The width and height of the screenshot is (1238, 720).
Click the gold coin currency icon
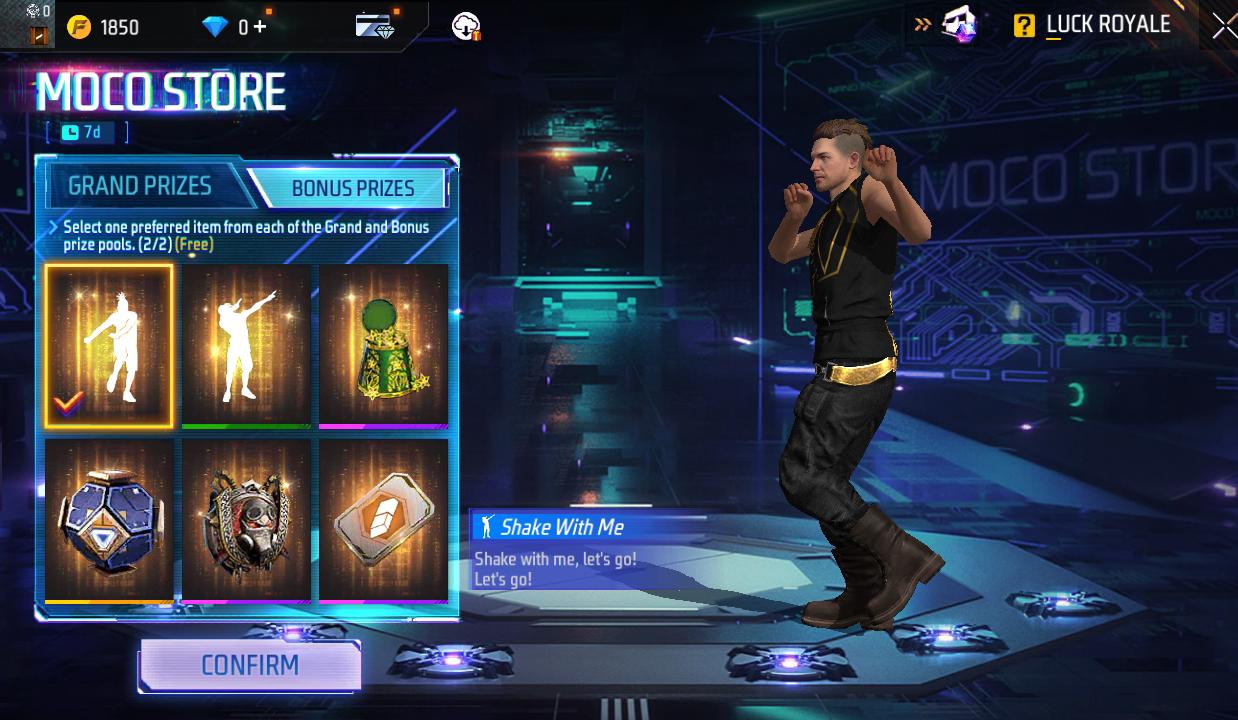[79, 27]
